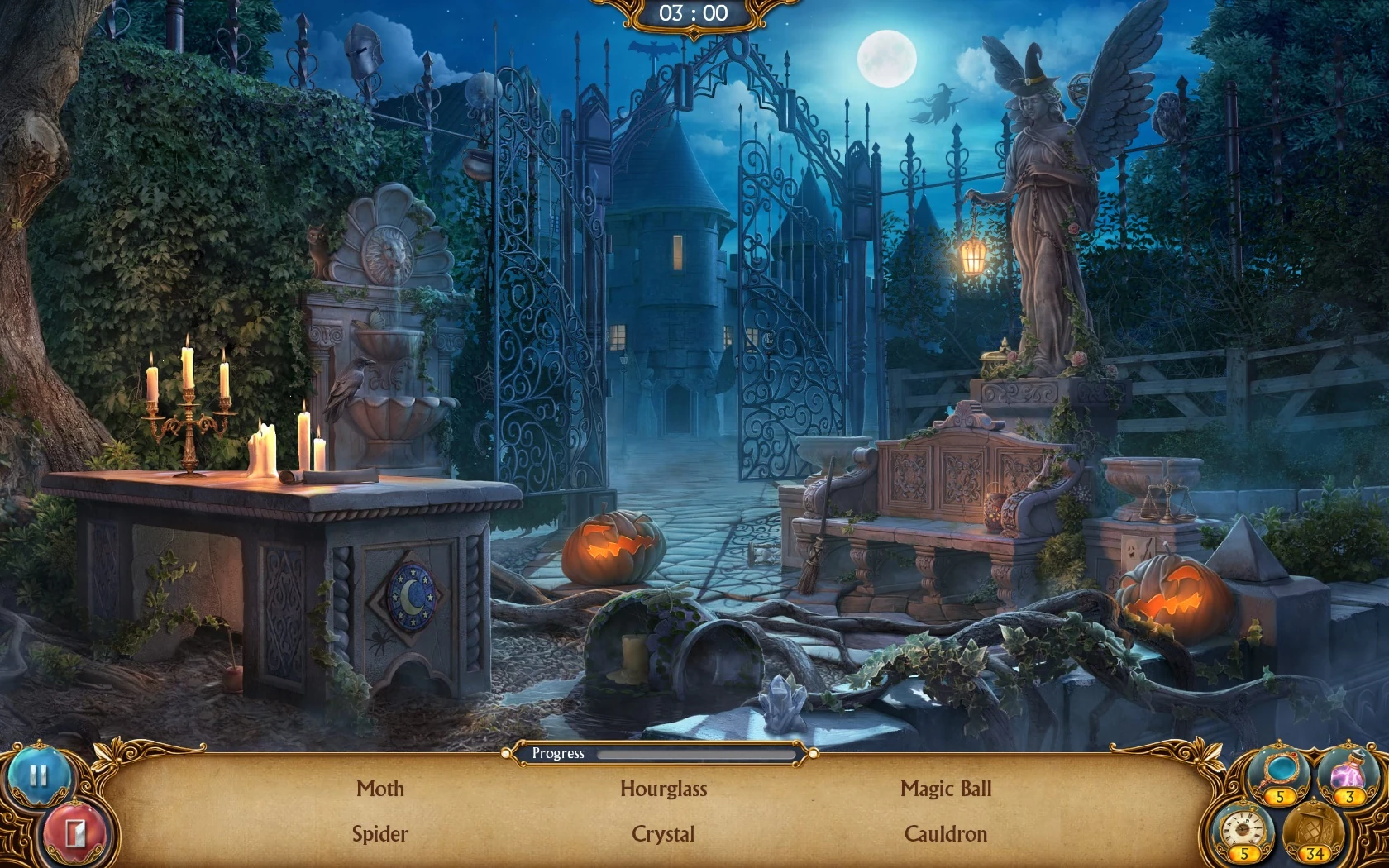Select "Crystal" from the word list
1389x868 pixels.
[663, 834]
